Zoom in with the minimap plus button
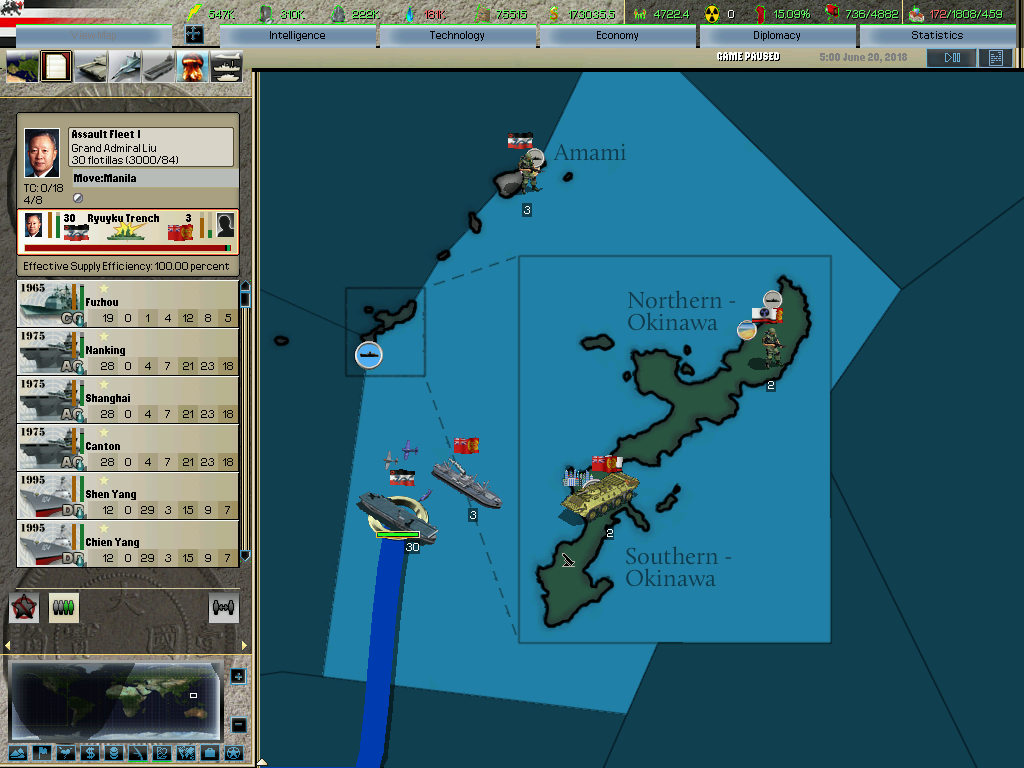1024x768 pixels. [x=238, y=676]
